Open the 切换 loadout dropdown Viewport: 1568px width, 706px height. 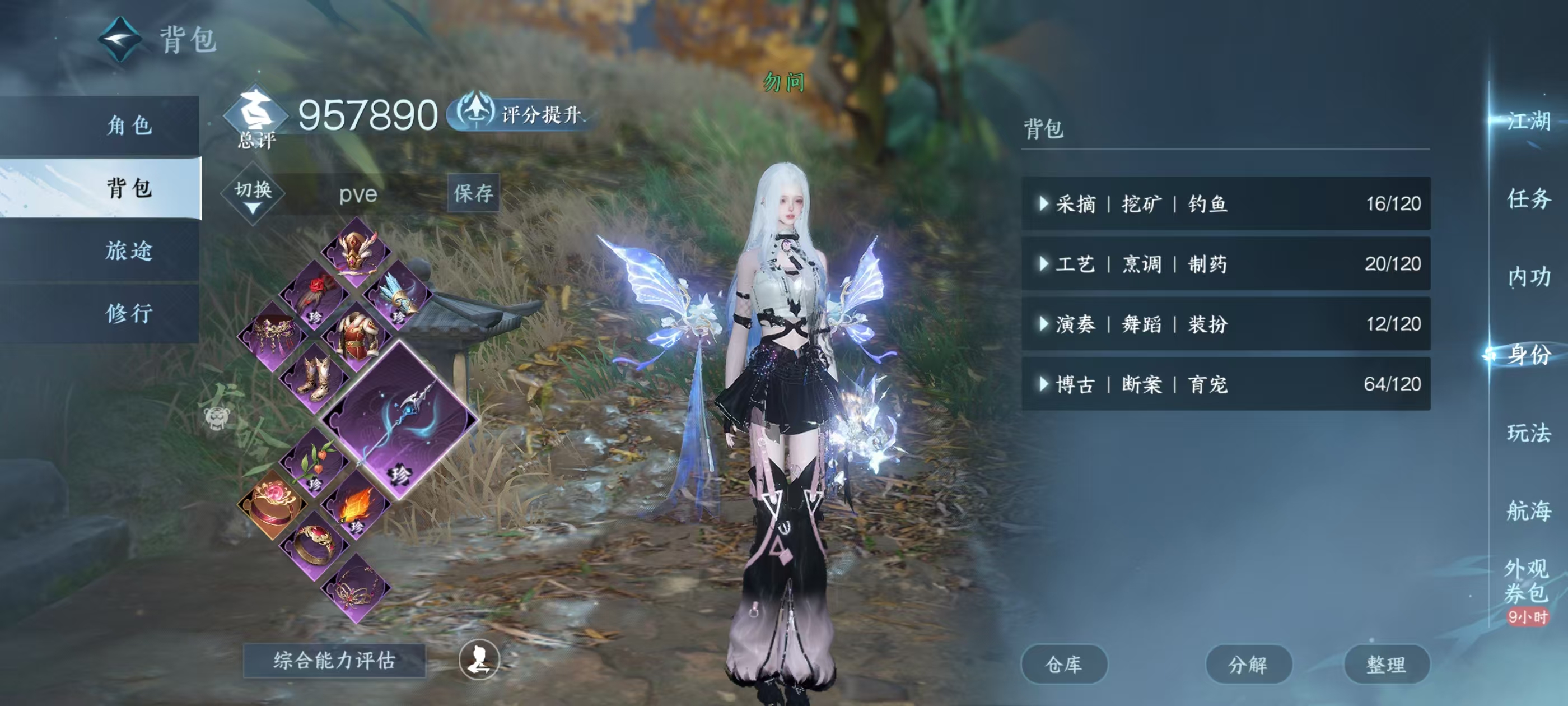pos(253,194)
